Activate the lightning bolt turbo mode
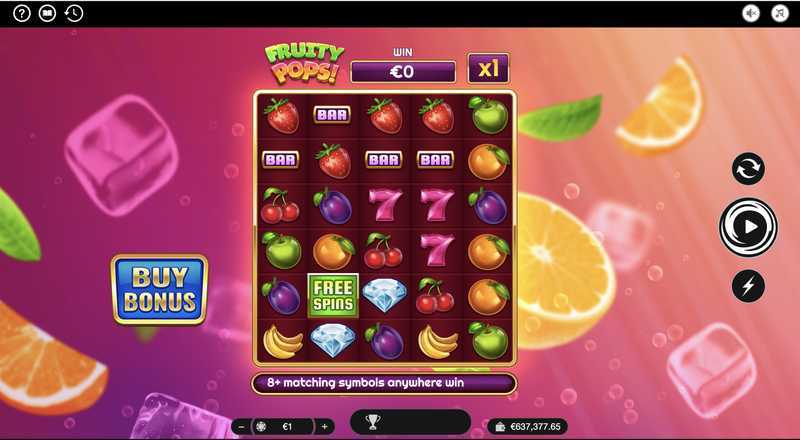Viewport: 800px width, 440px height. [748, 285]
